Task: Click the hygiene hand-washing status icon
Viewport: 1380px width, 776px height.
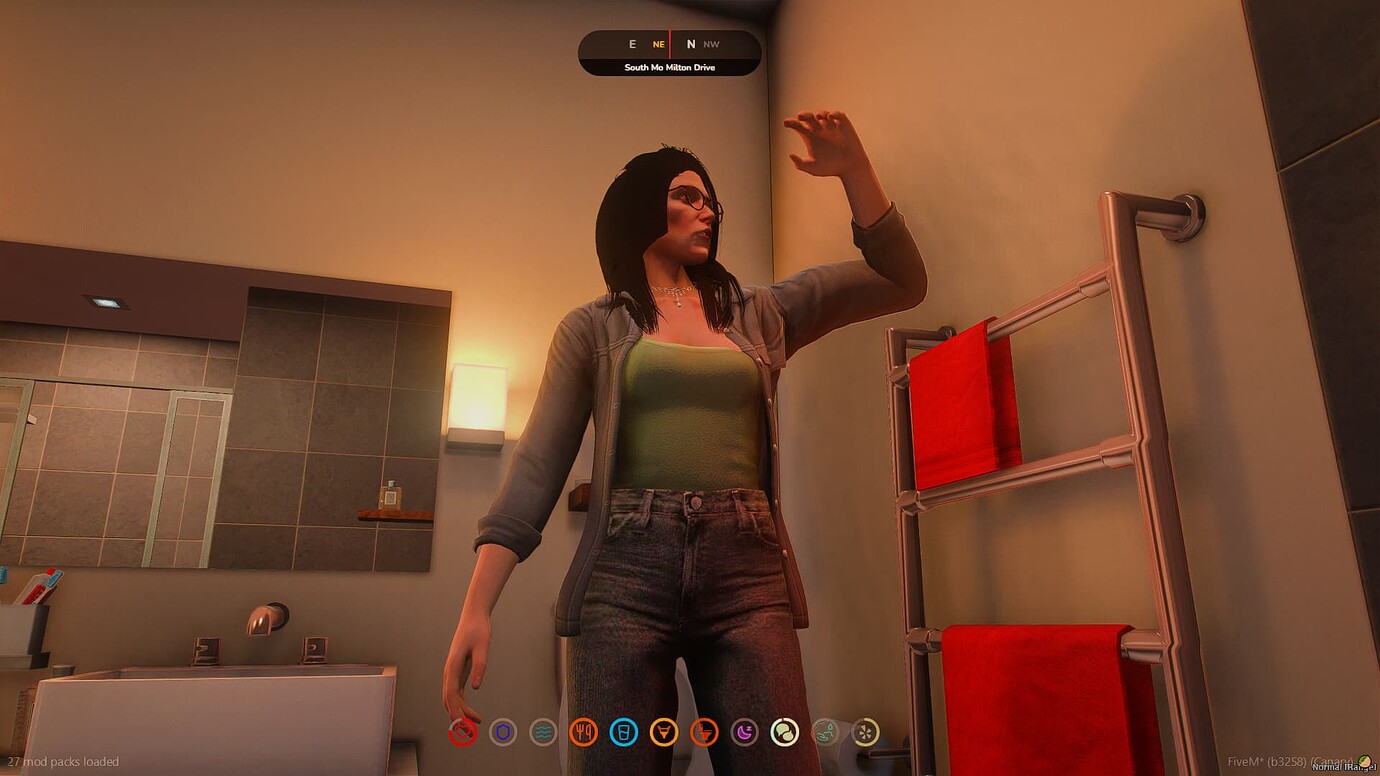Action: 823,732
